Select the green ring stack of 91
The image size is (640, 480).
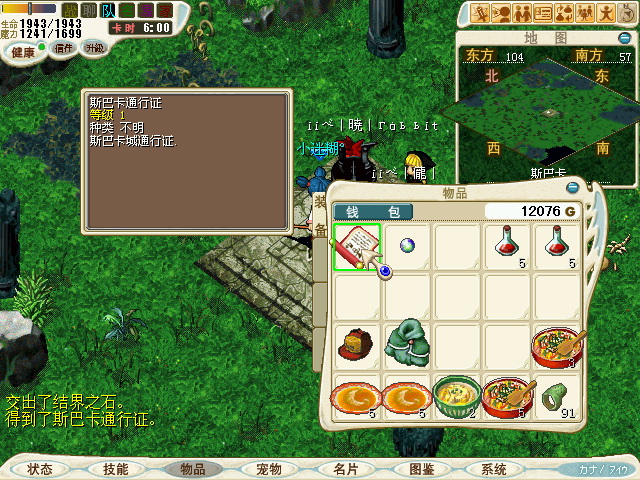coord(557,395)
